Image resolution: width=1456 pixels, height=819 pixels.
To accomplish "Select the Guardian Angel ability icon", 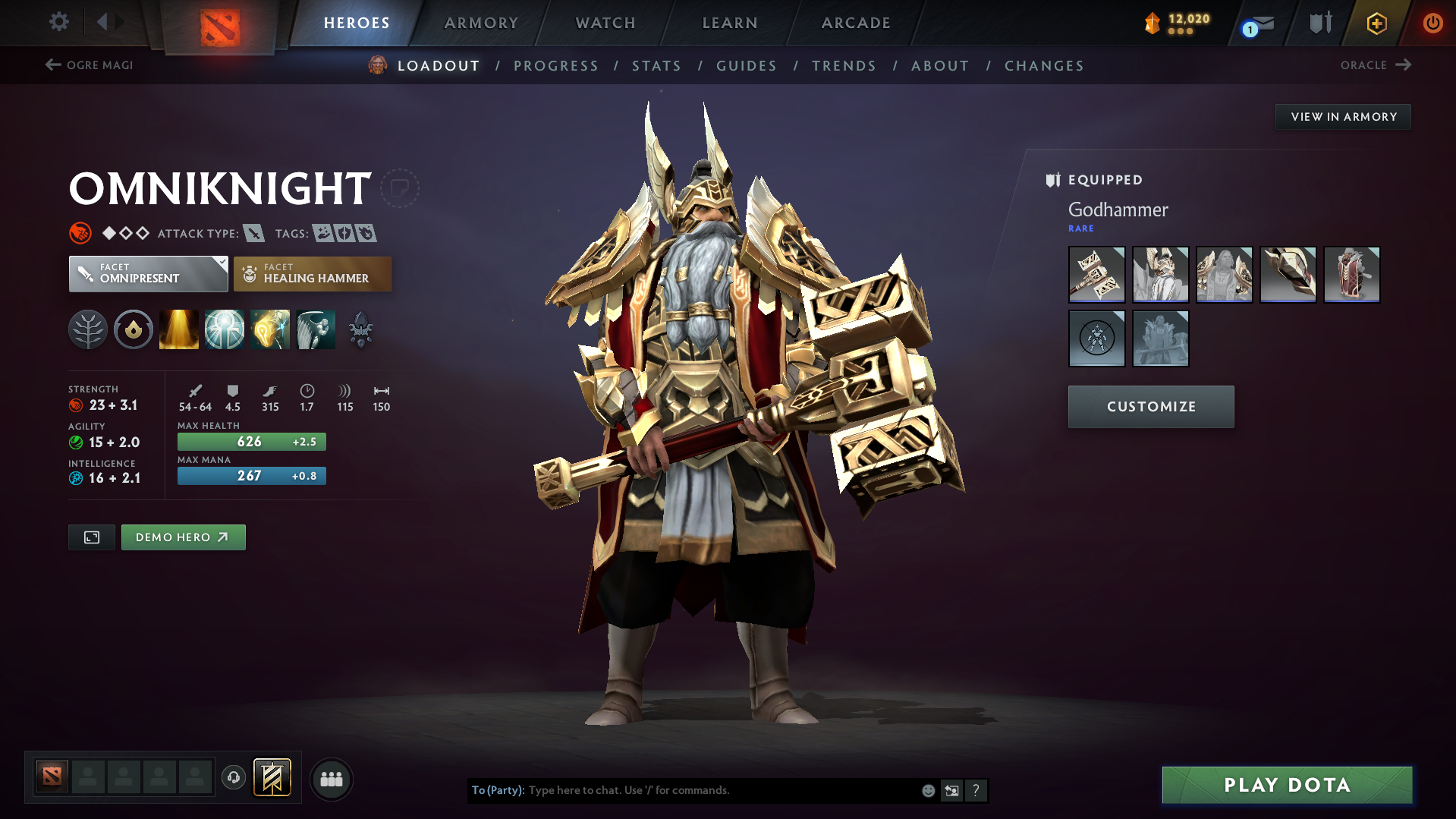I will click(x=316, y=329).
